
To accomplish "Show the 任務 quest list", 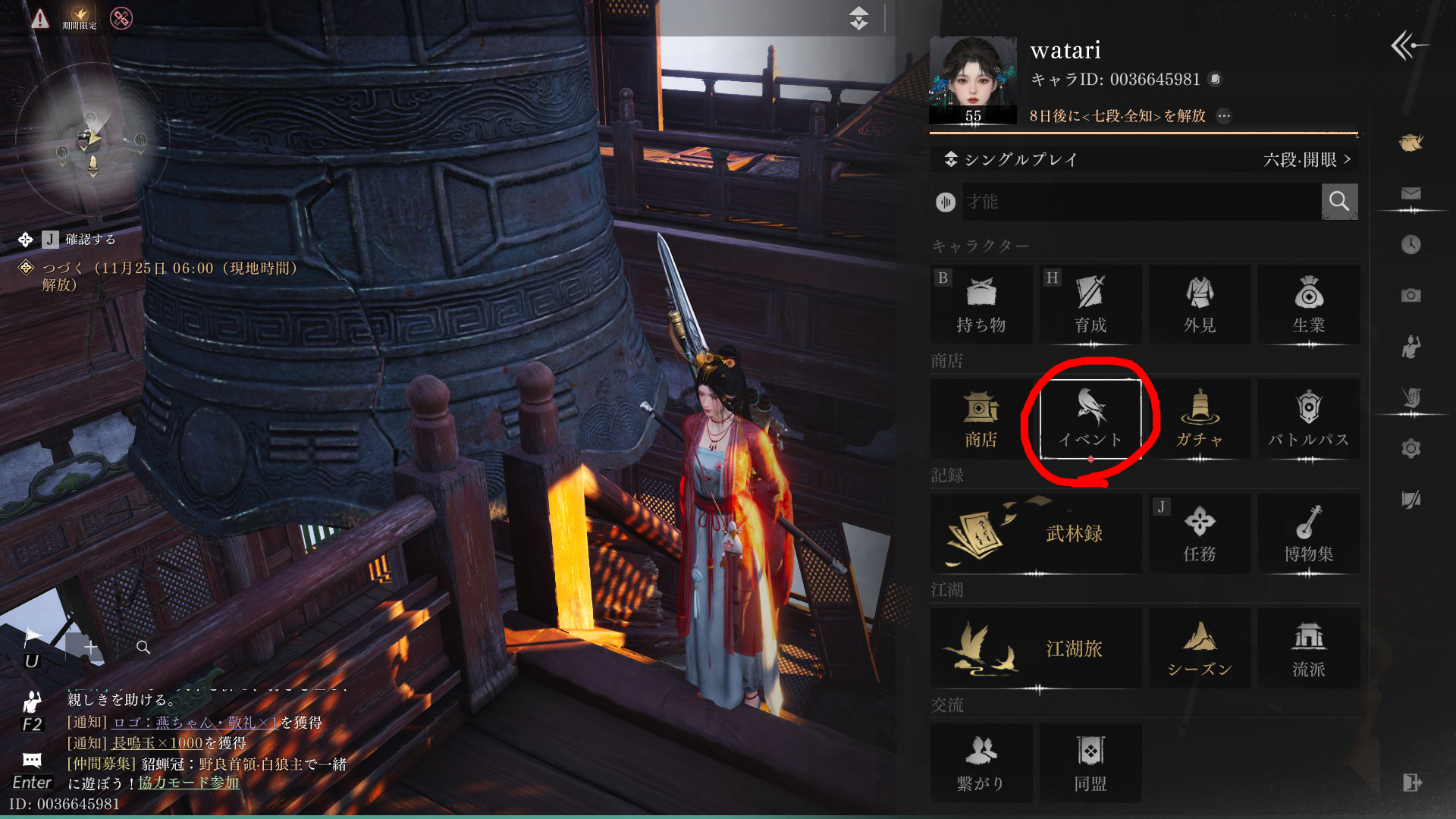I will coord(1199,534).
